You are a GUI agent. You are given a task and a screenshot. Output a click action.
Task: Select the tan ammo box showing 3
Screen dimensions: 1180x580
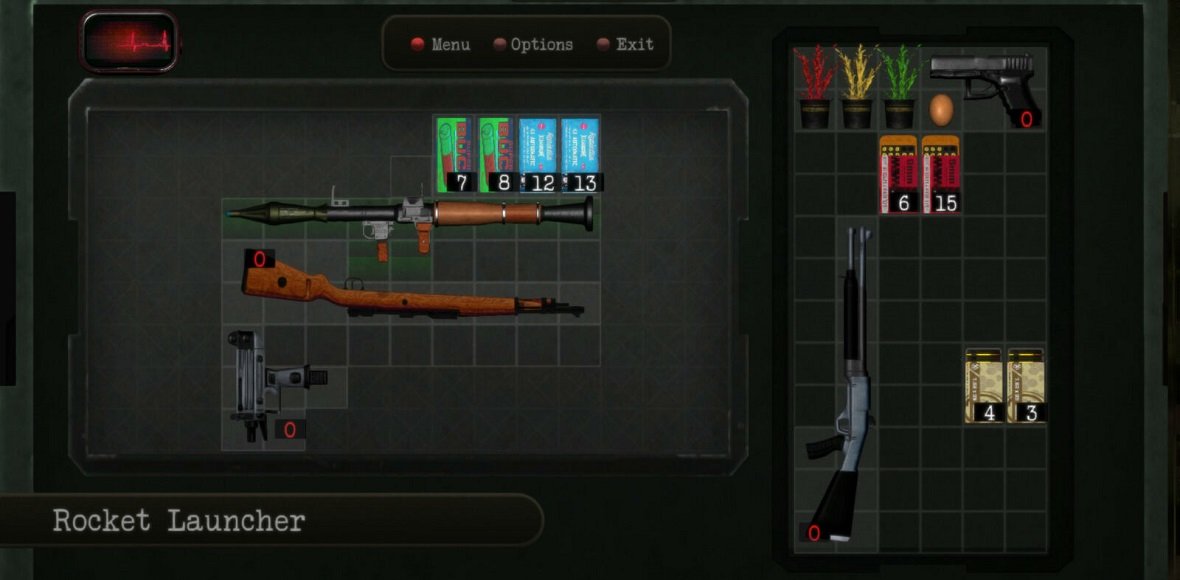[1026, 385]
